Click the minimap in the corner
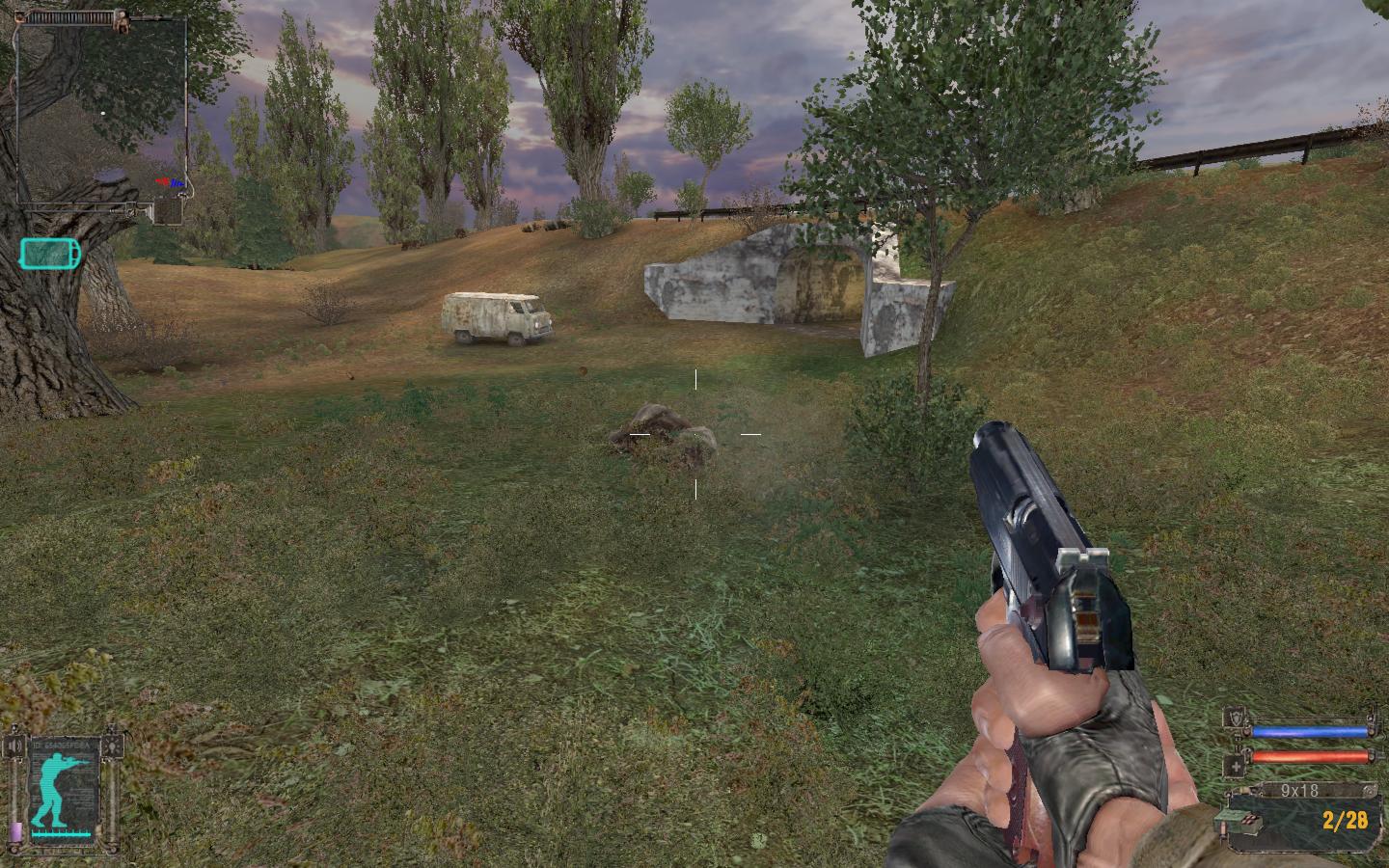1389x868 pixels. click(x=100, y=106)
